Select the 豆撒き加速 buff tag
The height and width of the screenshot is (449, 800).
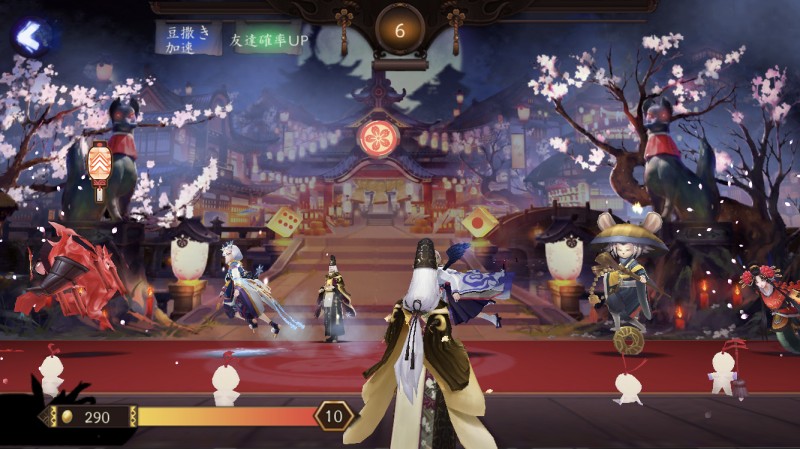pos(187,38)
